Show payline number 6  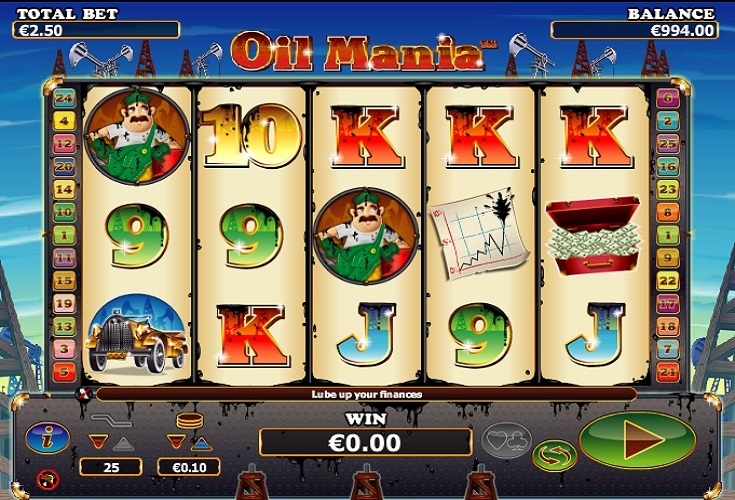(668, 98)
